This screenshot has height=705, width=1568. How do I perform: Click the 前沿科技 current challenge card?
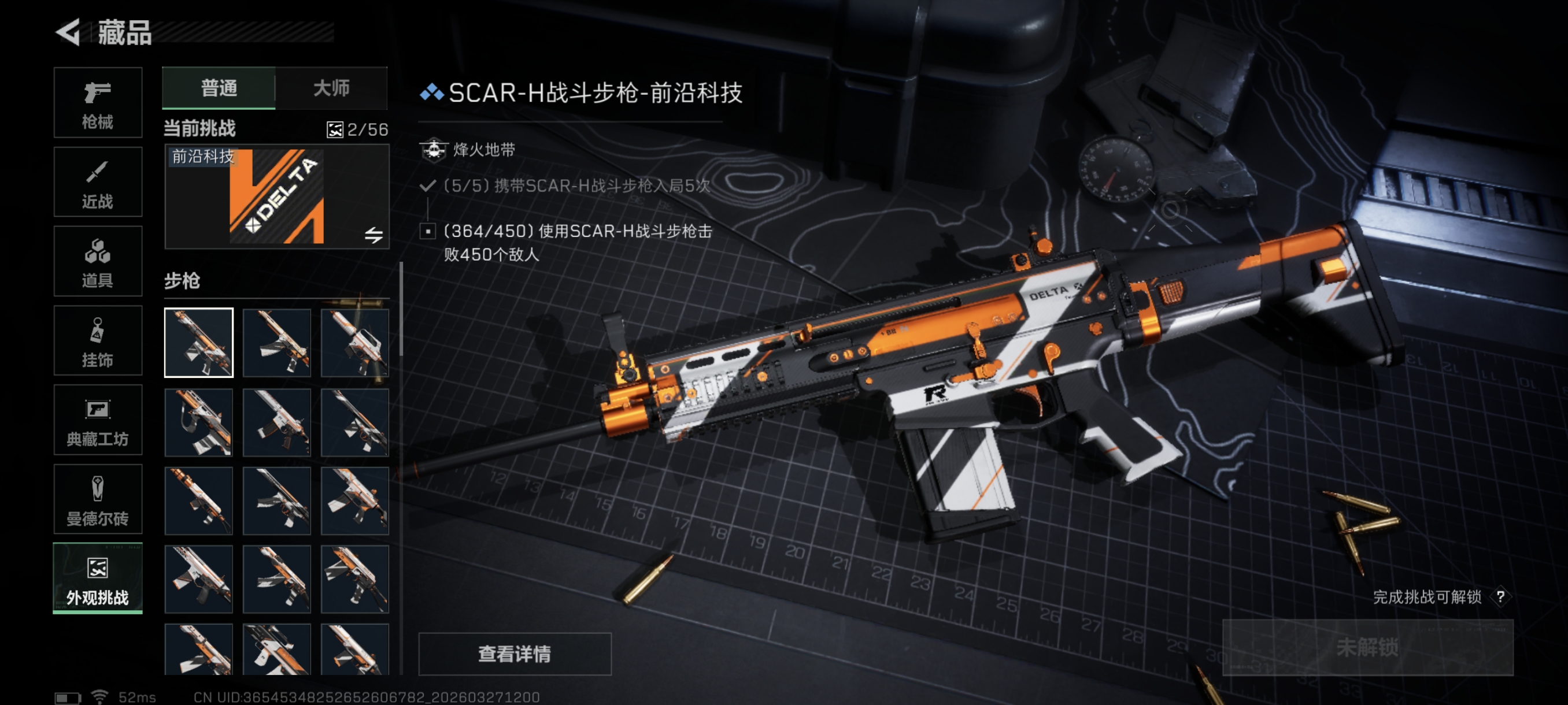[x=276, y=196]
